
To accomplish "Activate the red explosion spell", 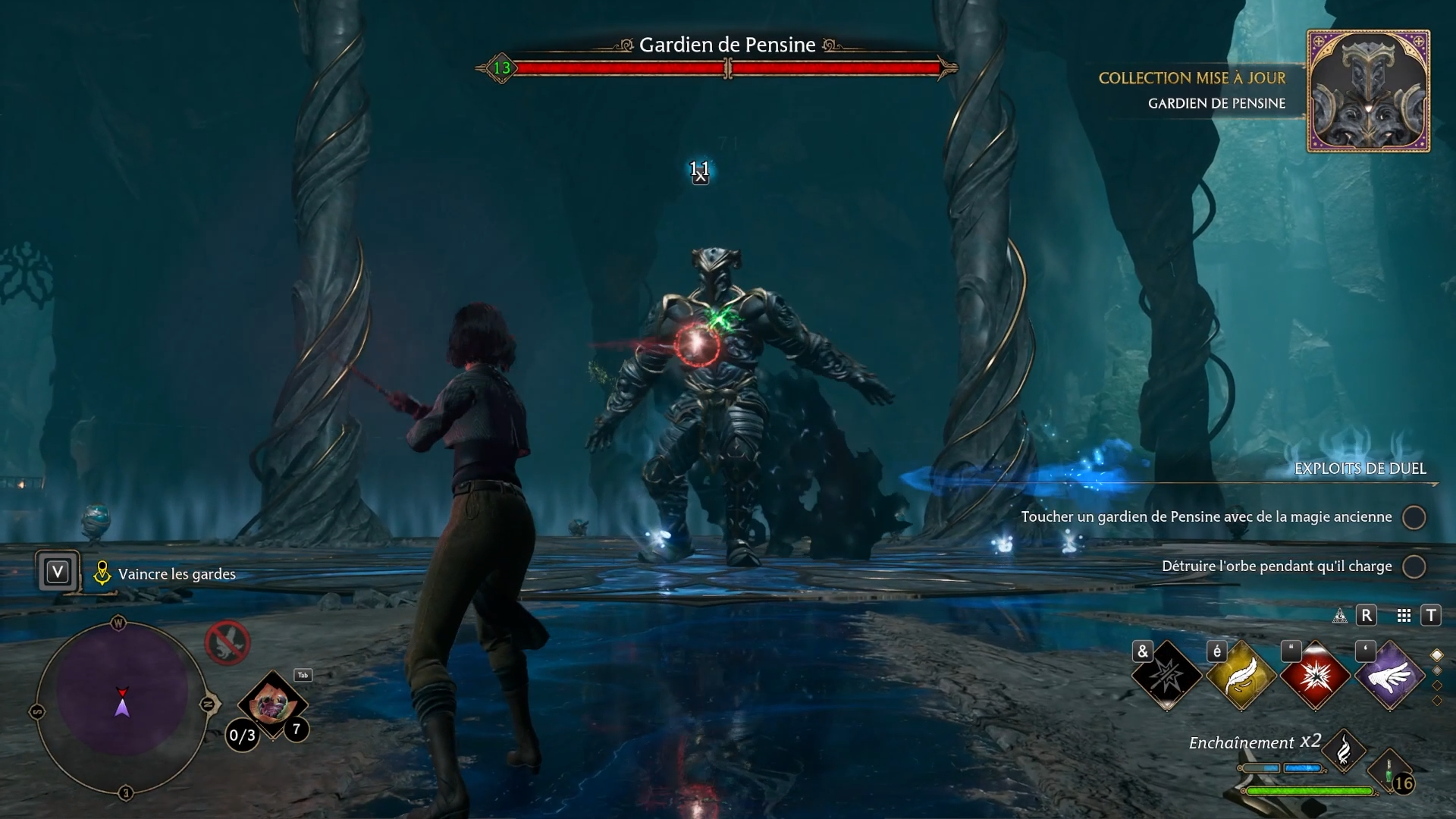I will pyautogui.click(x=1315, y=675).
